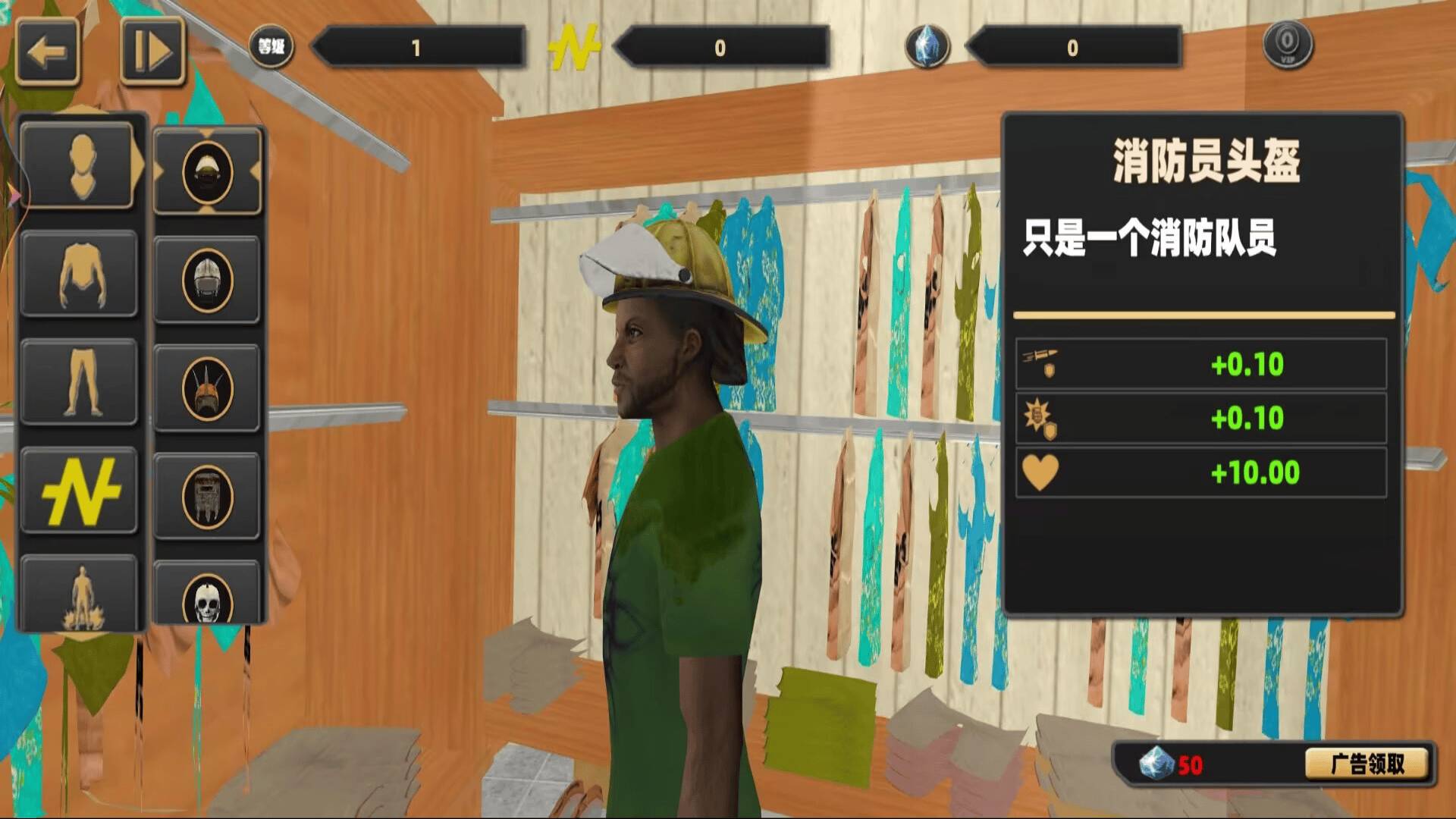Viewport: 1456px width, 819px height.
Task: Select the riot face-shield helmet item
Action: [x=209, y=494]
